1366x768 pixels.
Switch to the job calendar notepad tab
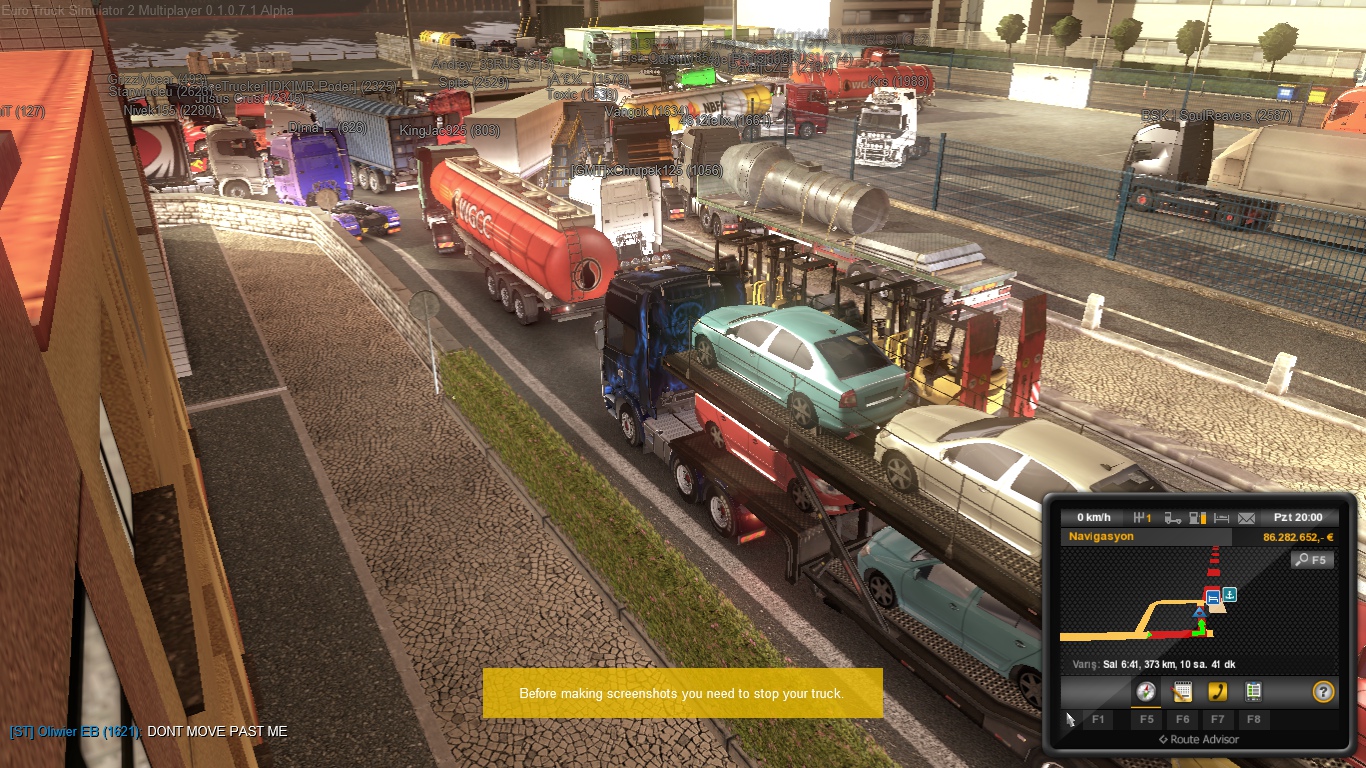(1182, 691)
